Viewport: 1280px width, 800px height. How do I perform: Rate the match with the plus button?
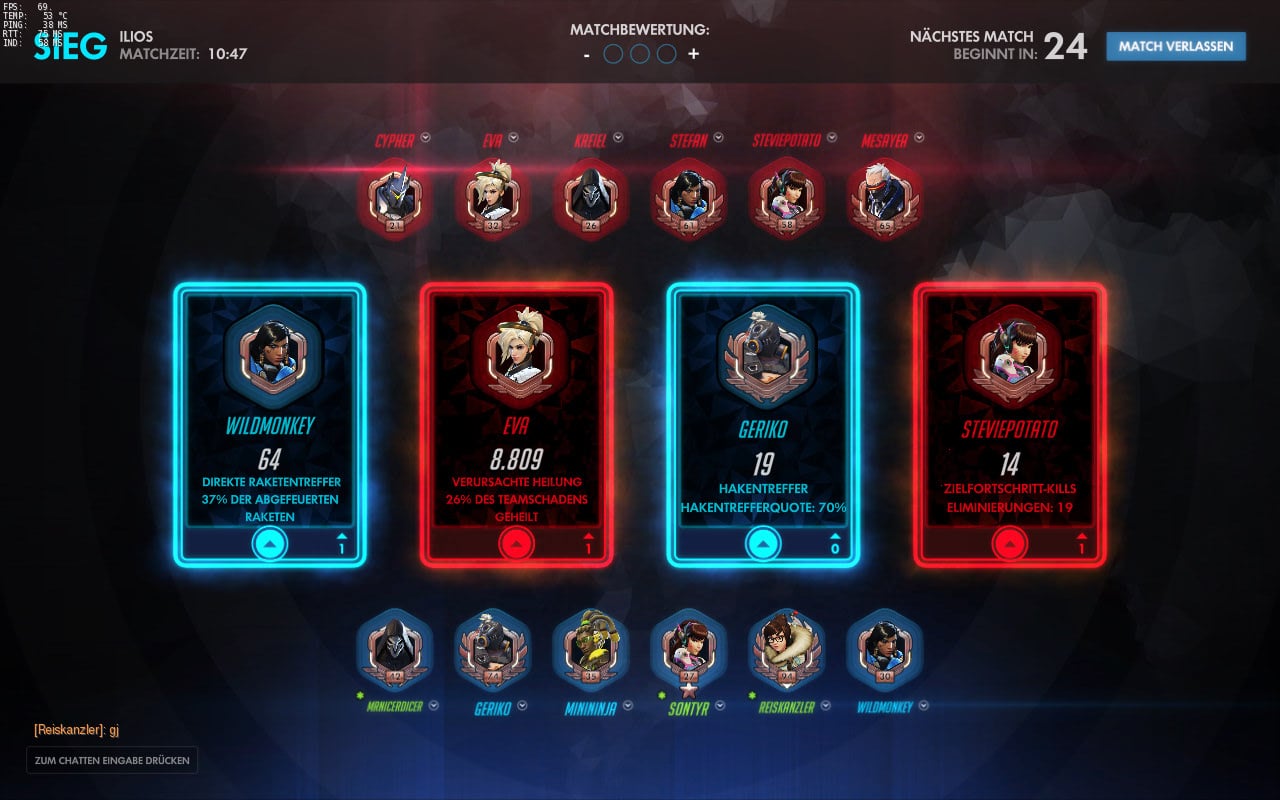693,54
